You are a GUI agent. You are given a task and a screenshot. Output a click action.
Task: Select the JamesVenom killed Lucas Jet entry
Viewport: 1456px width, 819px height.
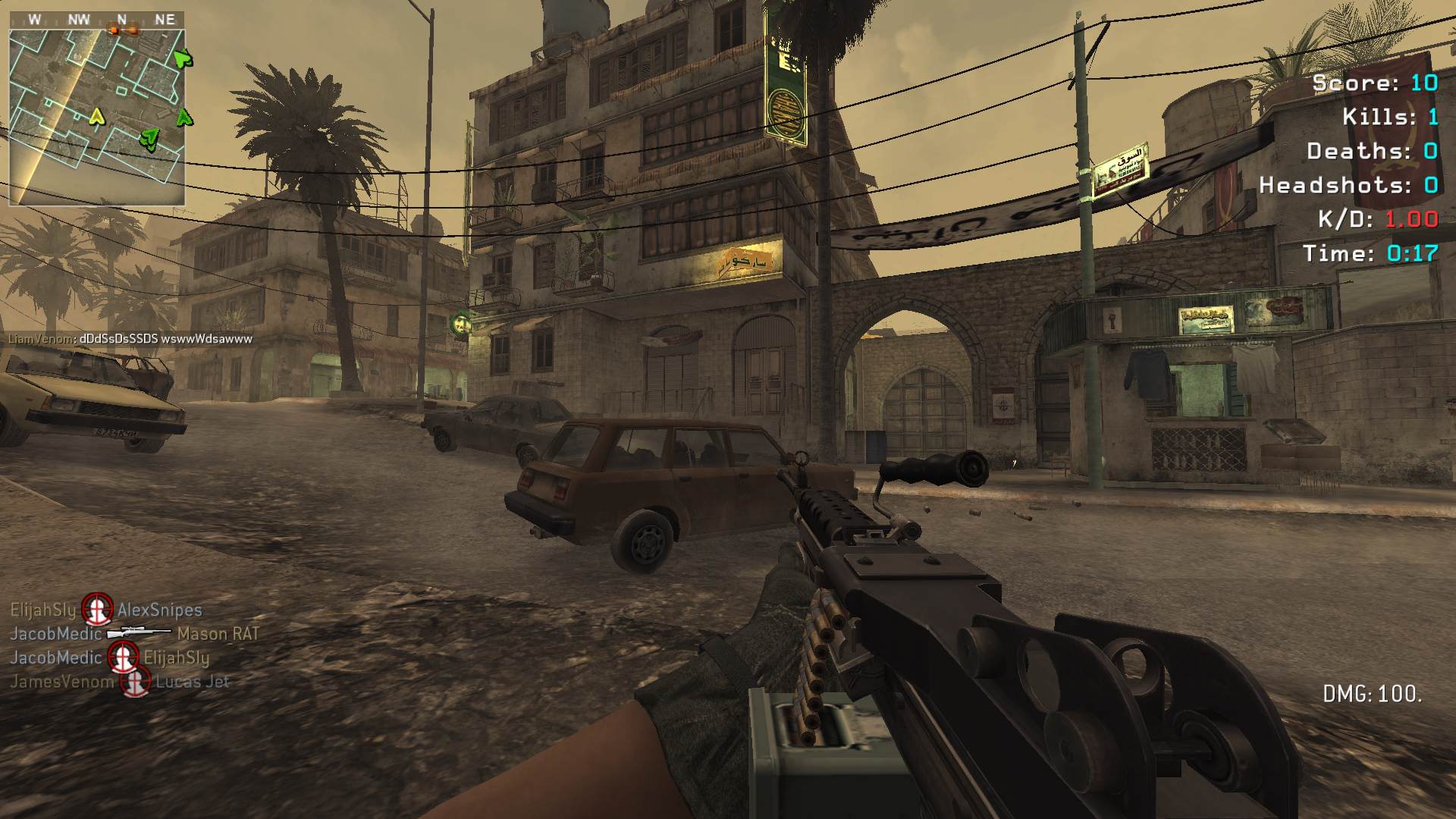pyautogui.click(x=119, y=682)
